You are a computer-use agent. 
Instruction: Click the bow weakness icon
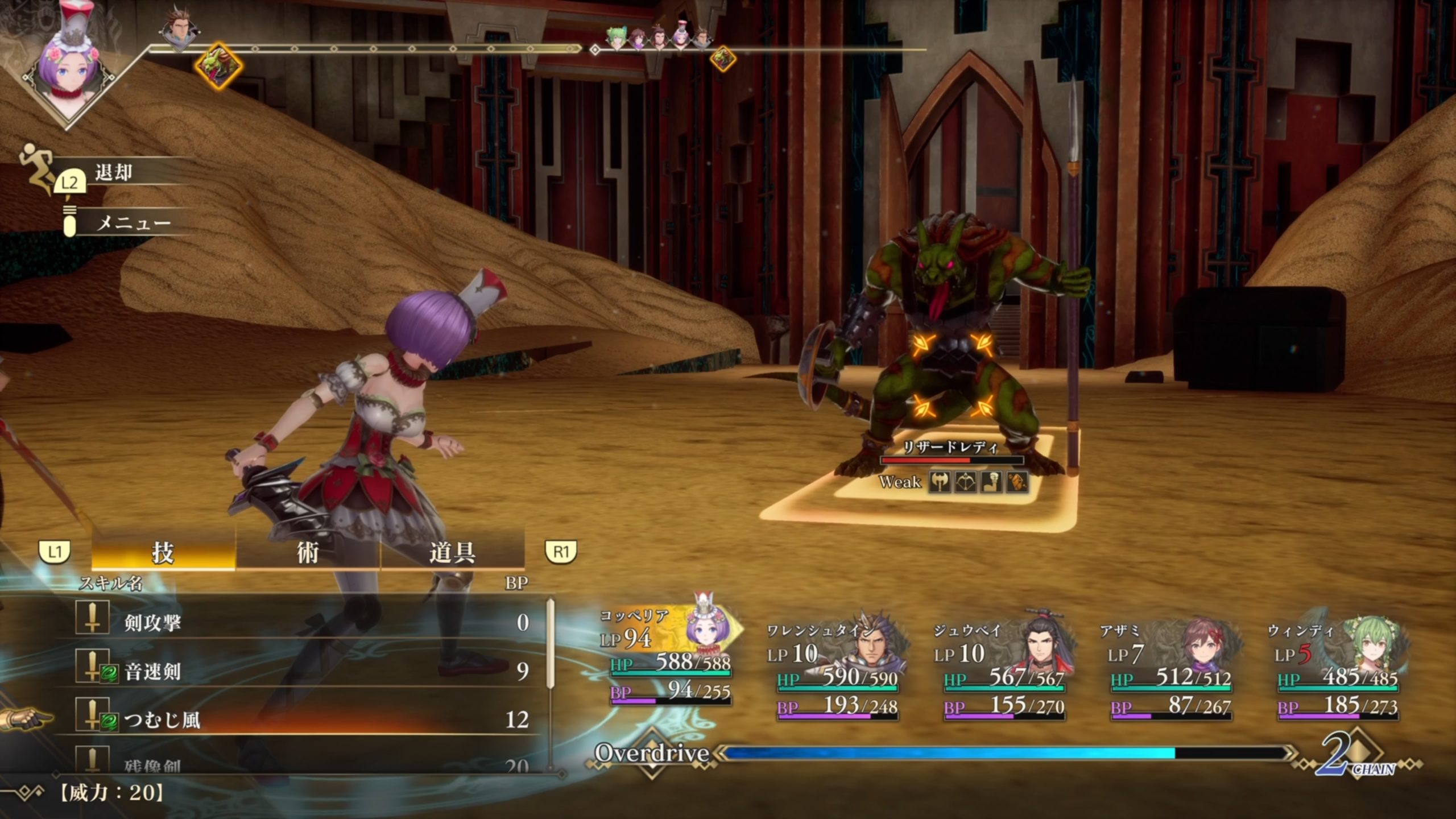tap(966, 482)
